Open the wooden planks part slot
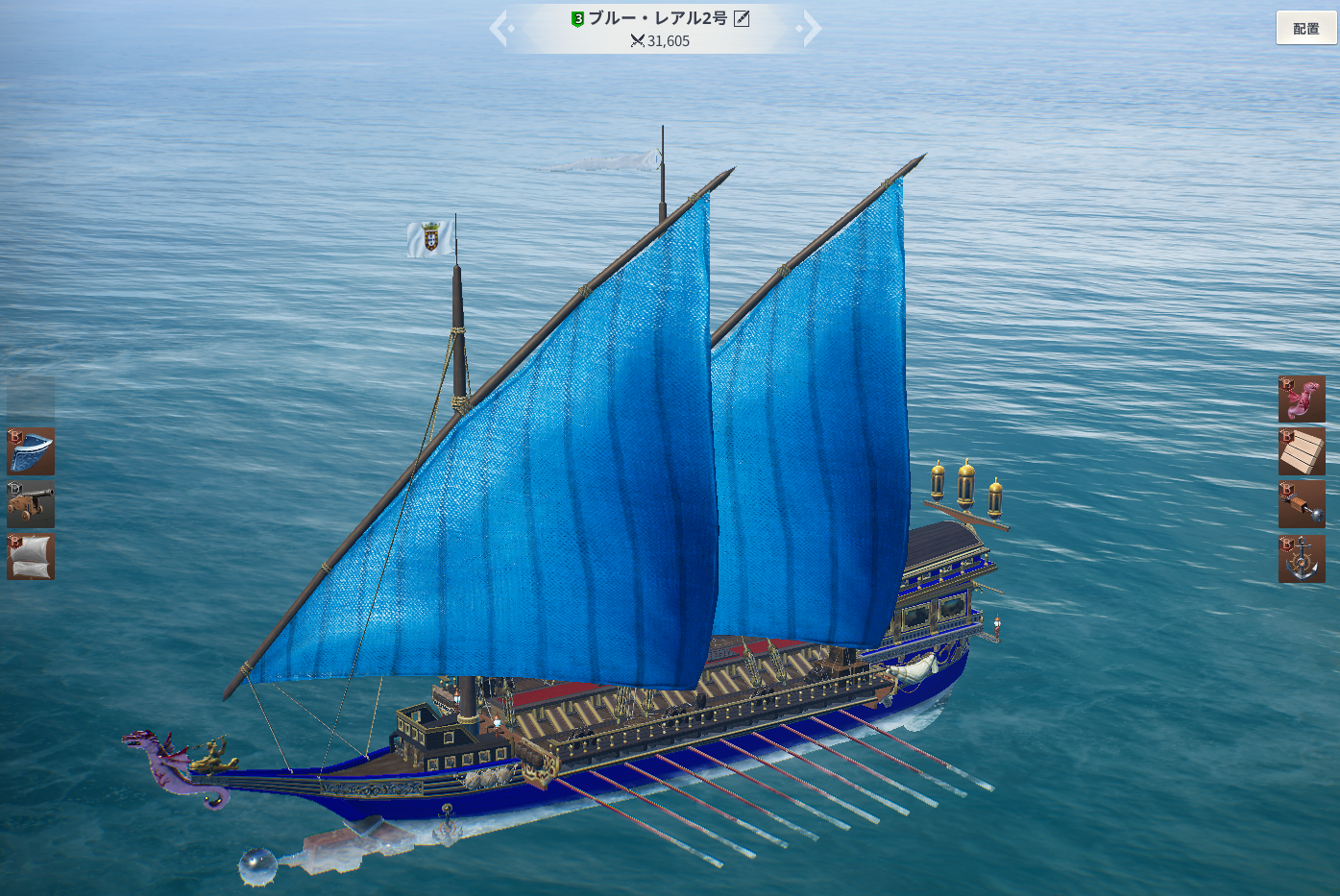Viewport: 1340px width, 896px height. 1302,451
